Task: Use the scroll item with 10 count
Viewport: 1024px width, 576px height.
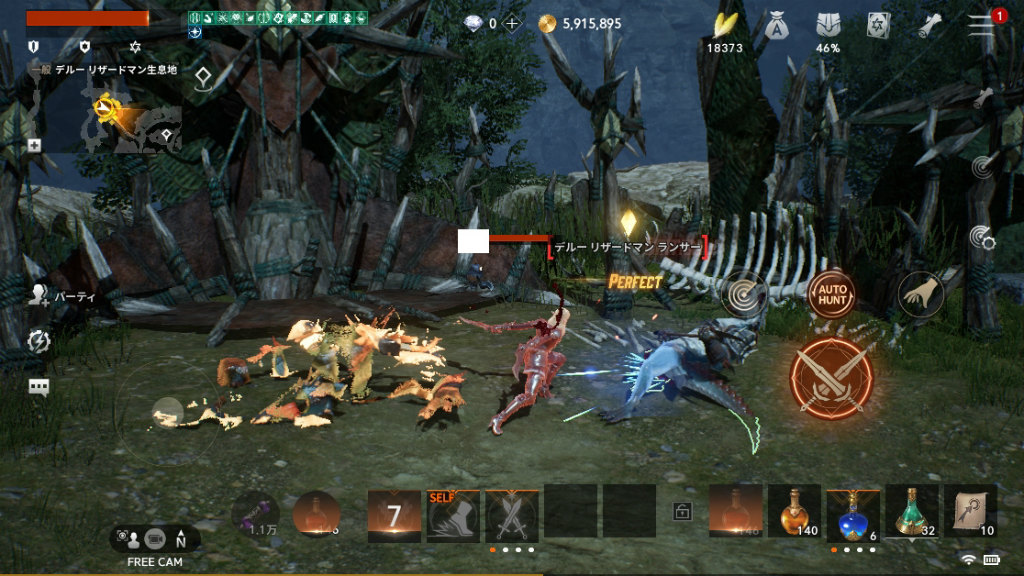Action: (970, 512)
